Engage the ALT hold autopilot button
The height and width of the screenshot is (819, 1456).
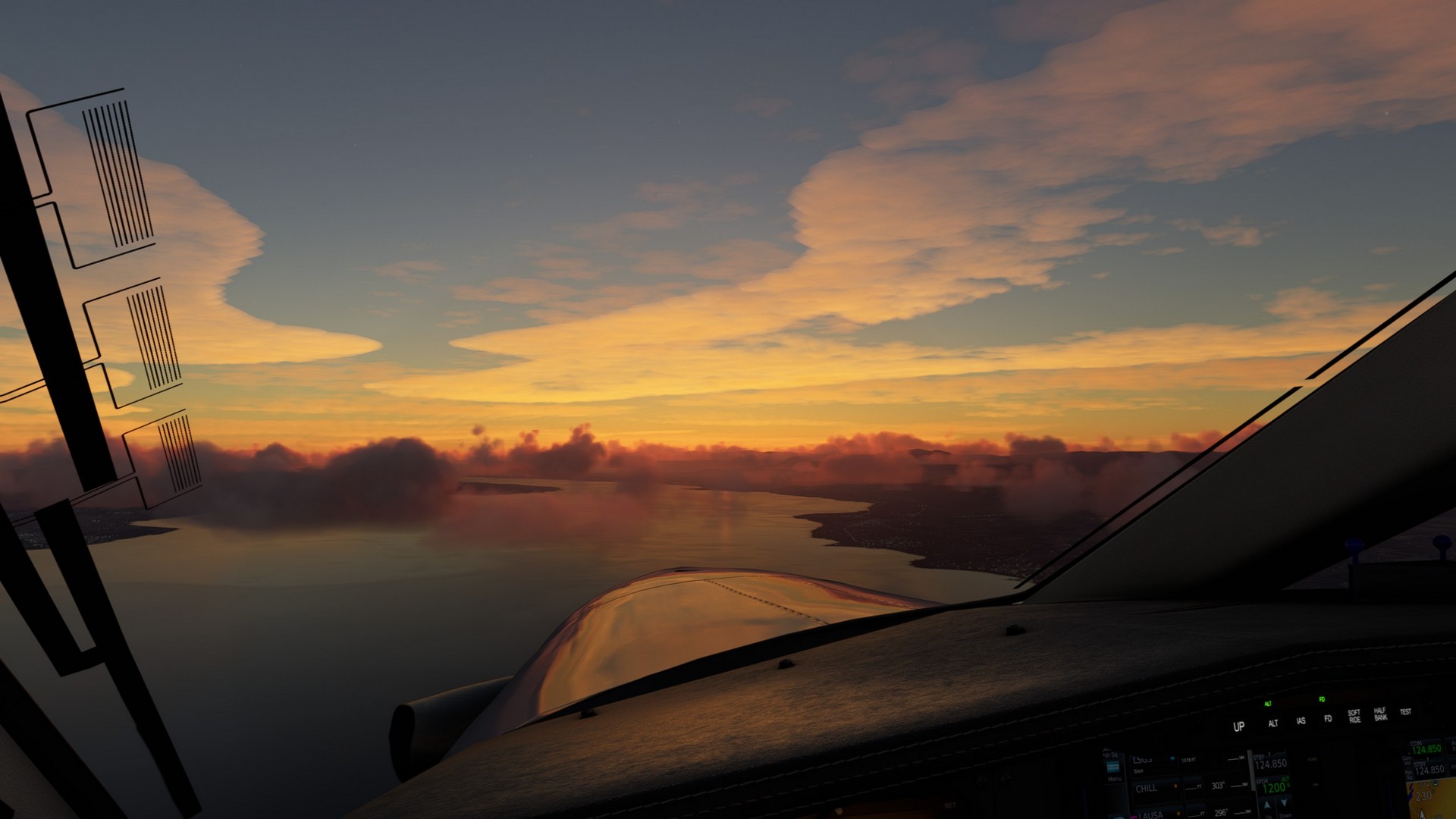[x=1273, y=723]
